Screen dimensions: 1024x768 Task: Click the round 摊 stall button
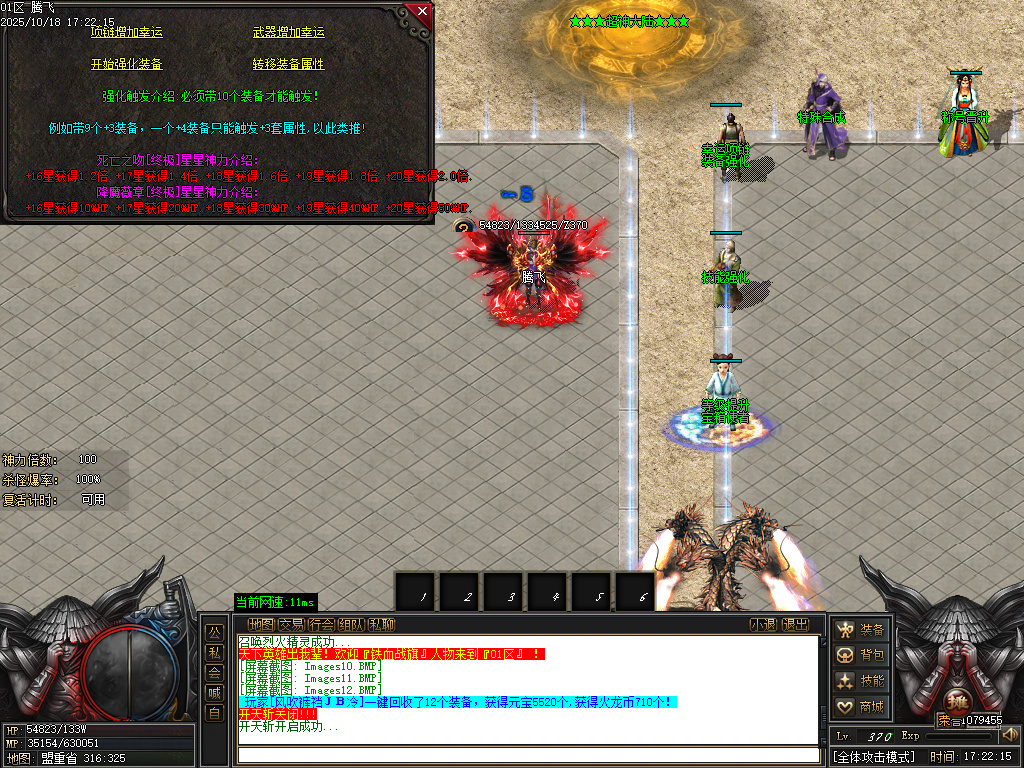pos(955,700)
